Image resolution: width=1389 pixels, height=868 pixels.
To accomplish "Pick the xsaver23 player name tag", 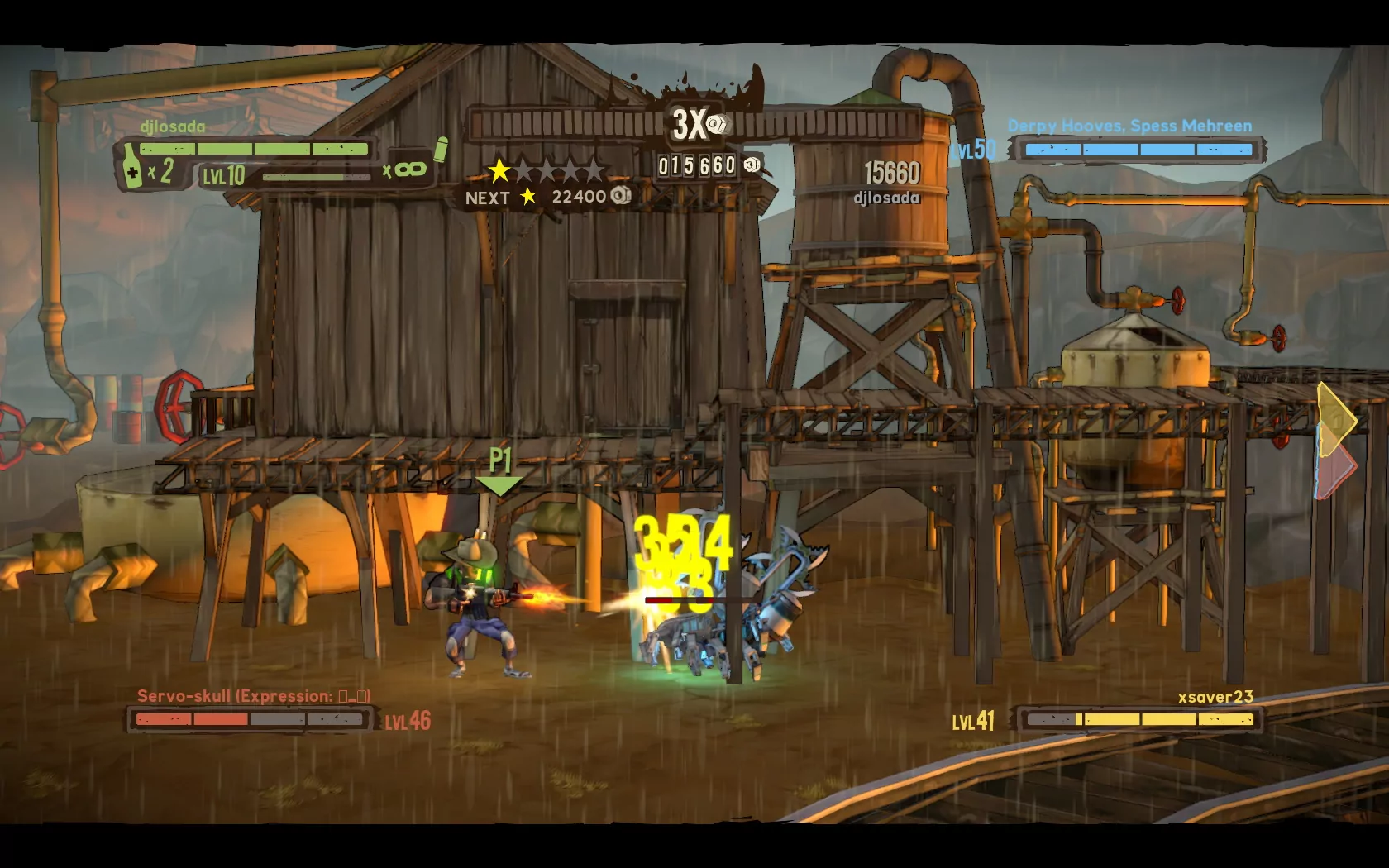I will (x=1215, y=697).
